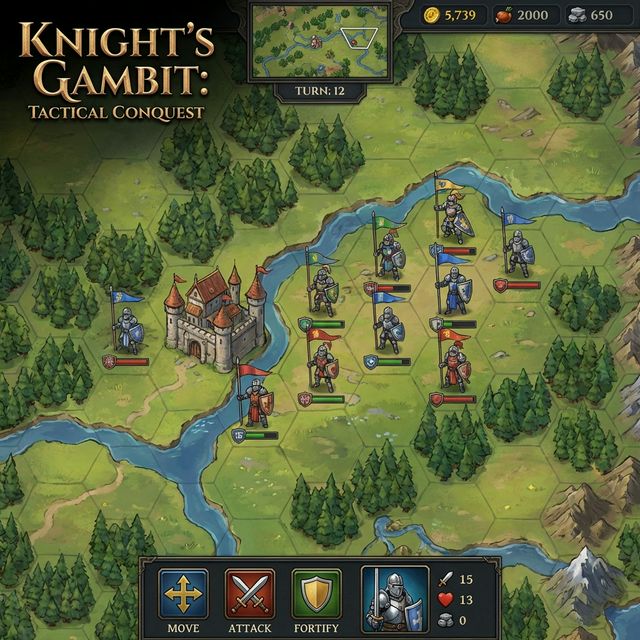The image size is (640, 640).
Task: Select the red-banner knight just below the castle
Action: [x=256, y=402]
